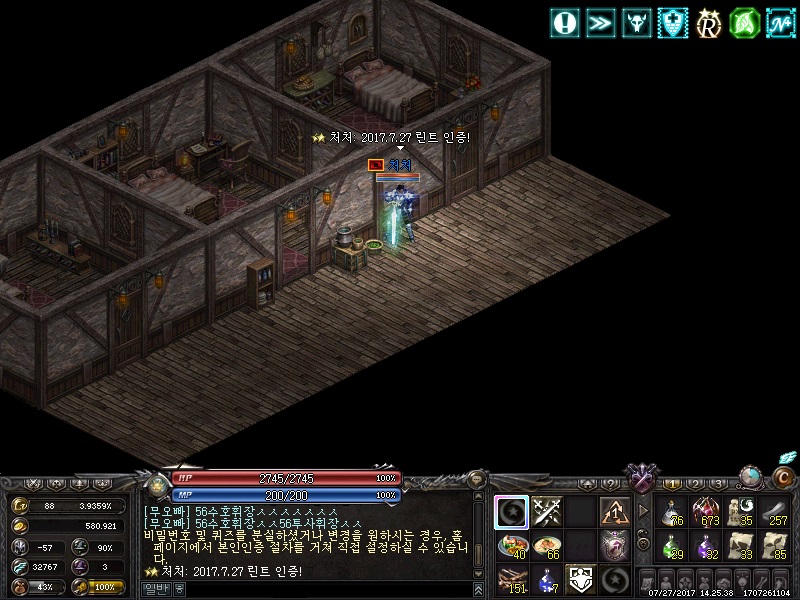Switch to quick slot page 2

click(697, 484)
